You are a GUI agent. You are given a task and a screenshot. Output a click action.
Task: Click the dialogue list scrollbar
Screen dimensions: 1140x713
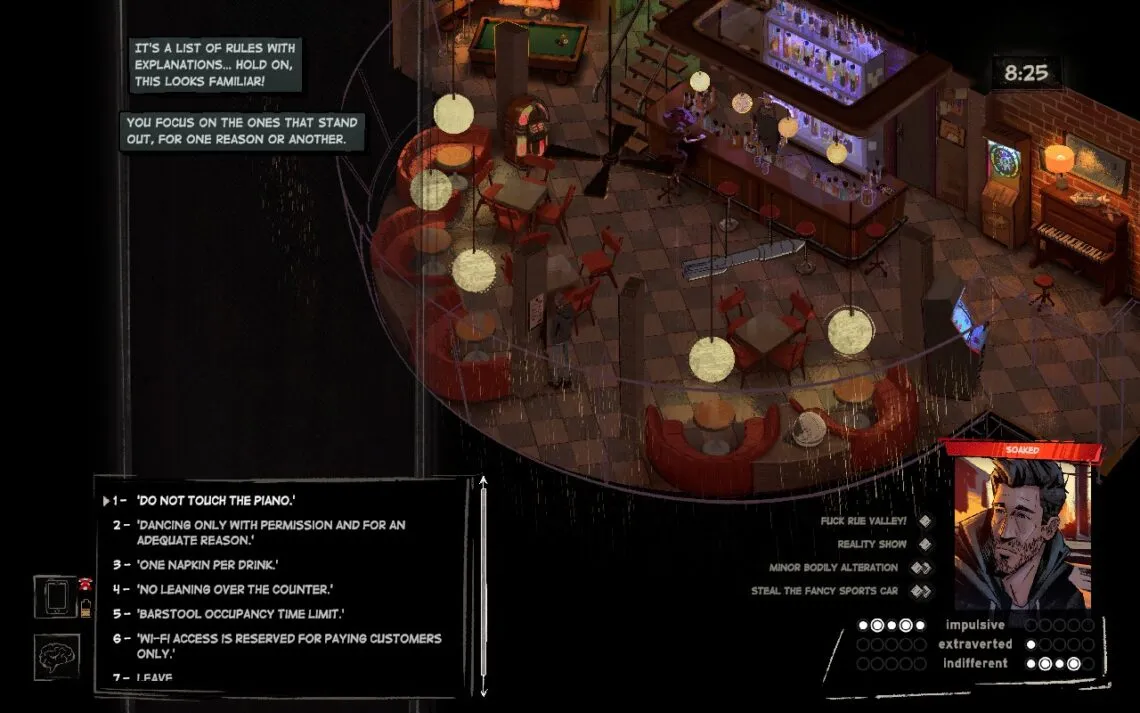click(x=484, y=586)
